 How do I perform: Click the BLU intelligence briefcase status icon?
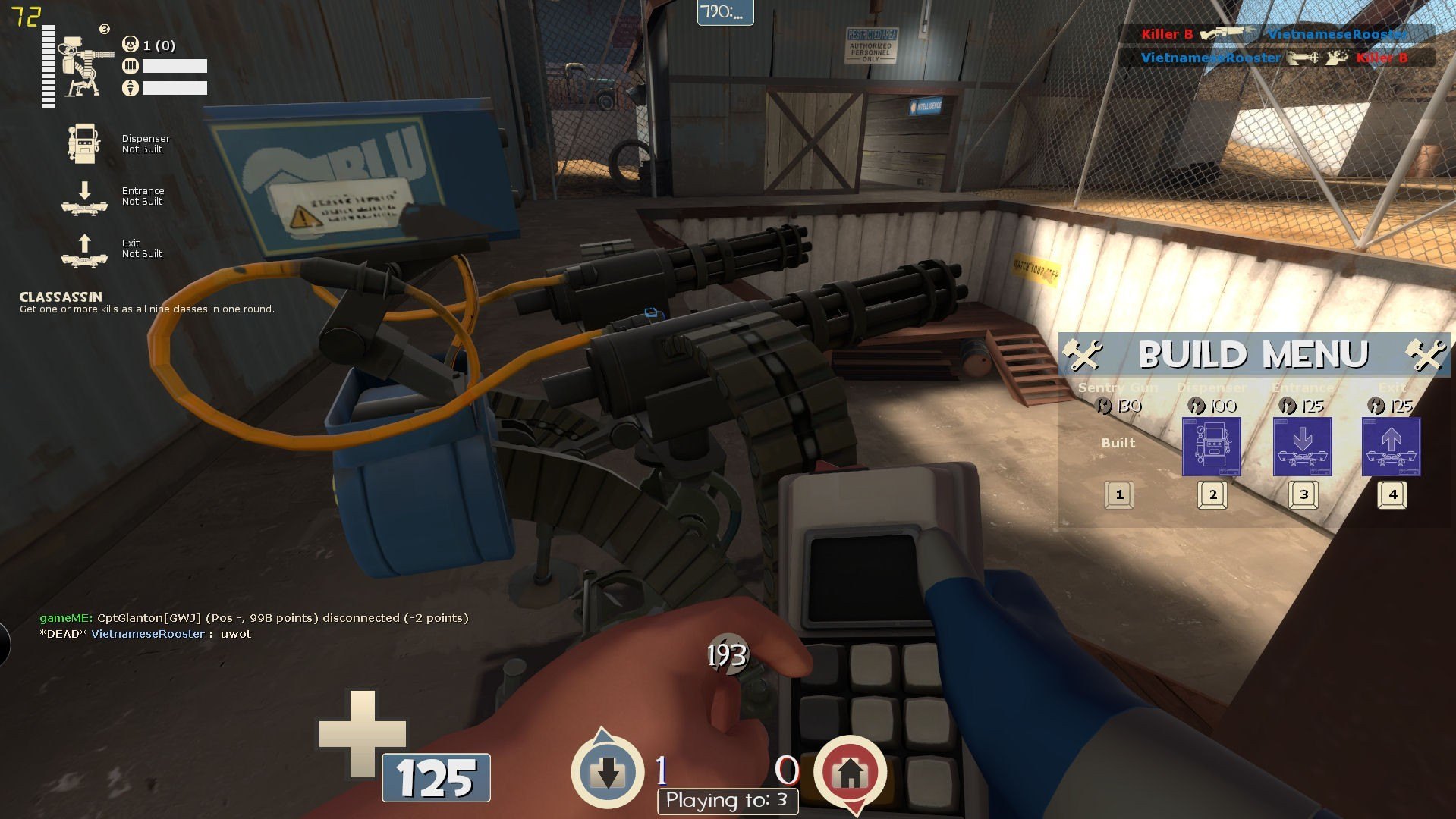pos(607,772)
